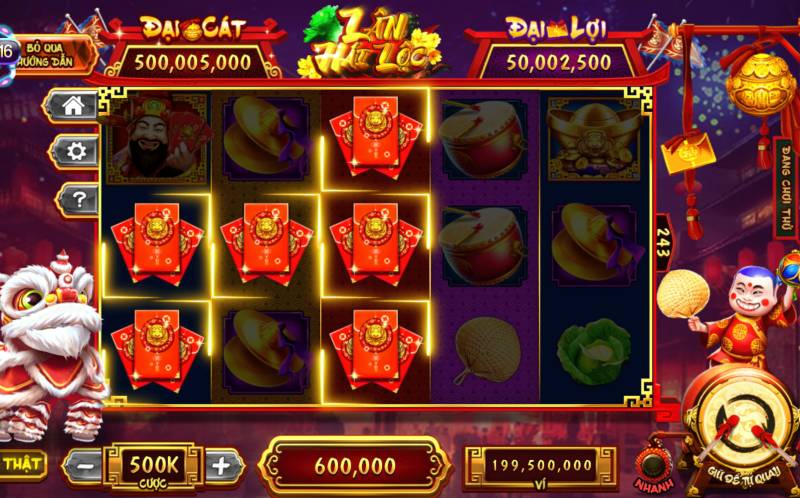Viewport: 800px width, 498px height.
Task: Open the gear settings menu
Action: [x=72, y=152]
